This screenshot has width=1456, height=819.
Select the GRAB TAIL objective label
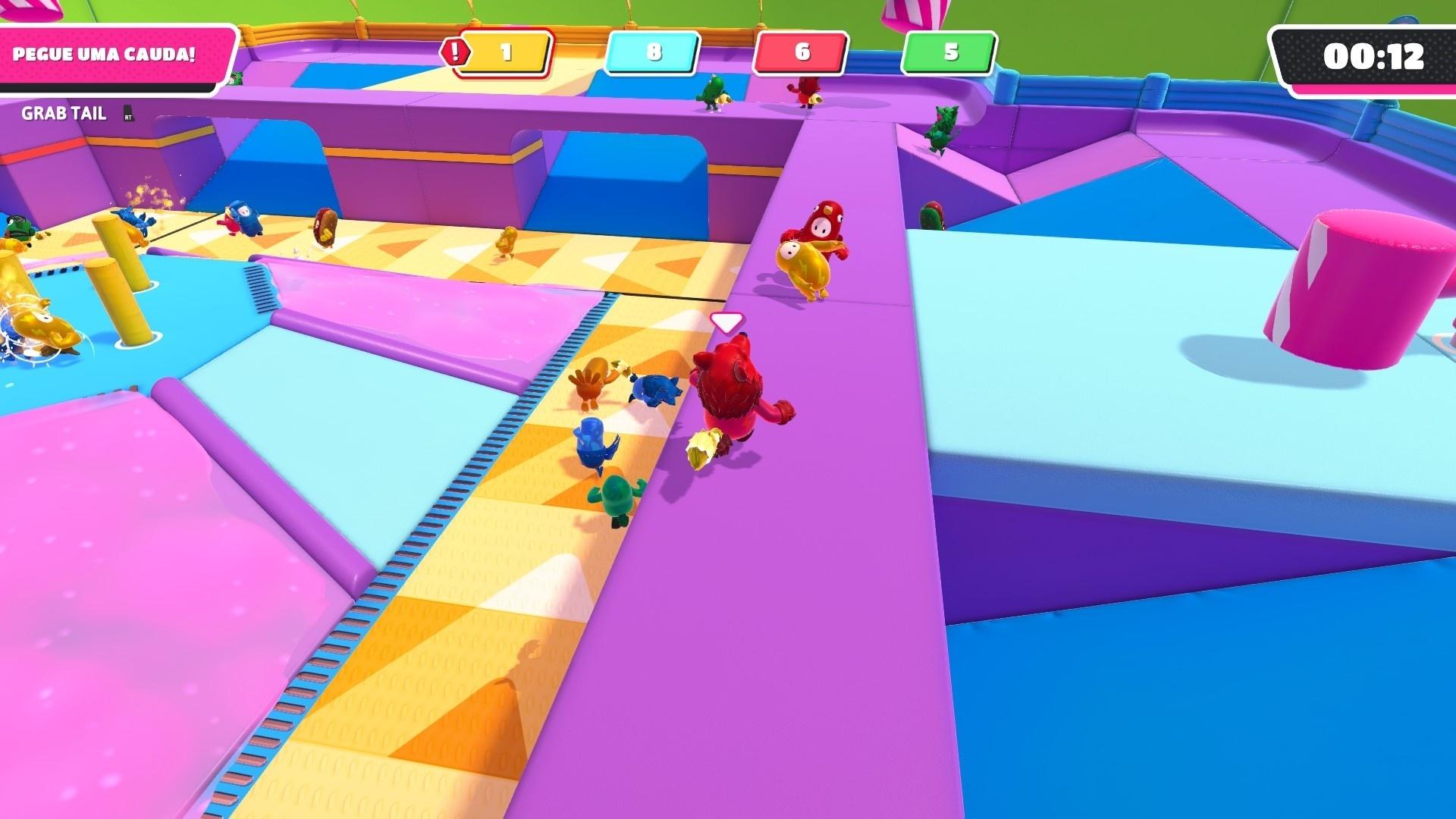click(x=64, y=114)
